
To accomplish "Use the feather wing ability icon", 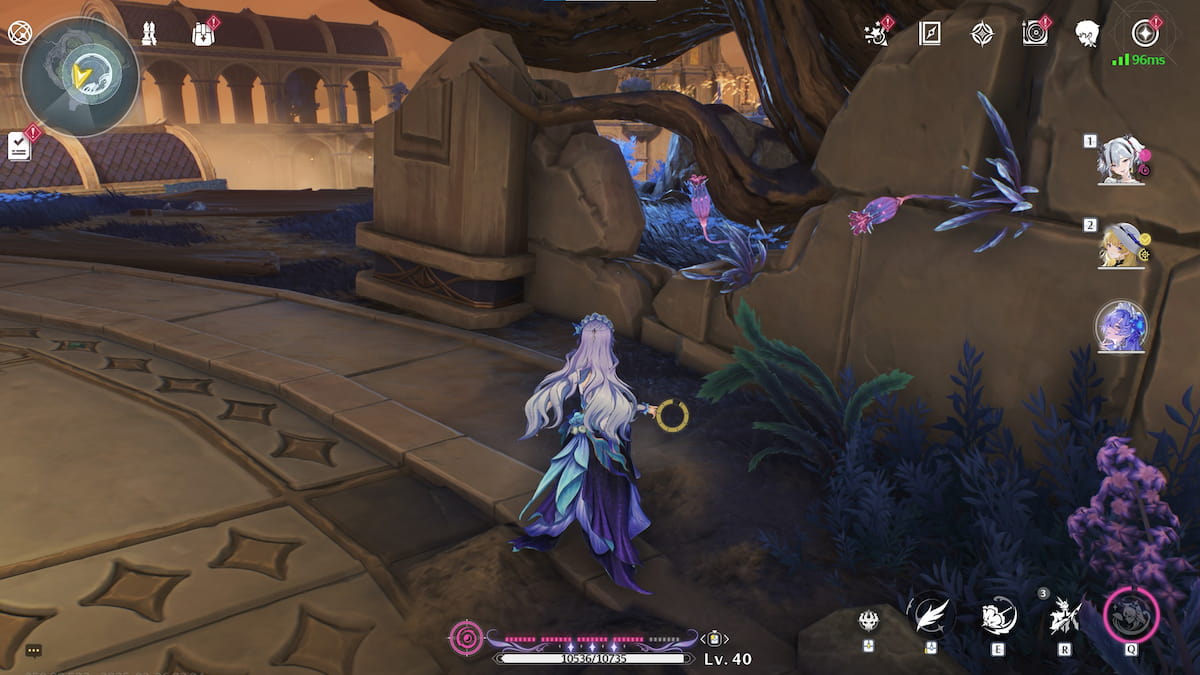I will (931, 614).
